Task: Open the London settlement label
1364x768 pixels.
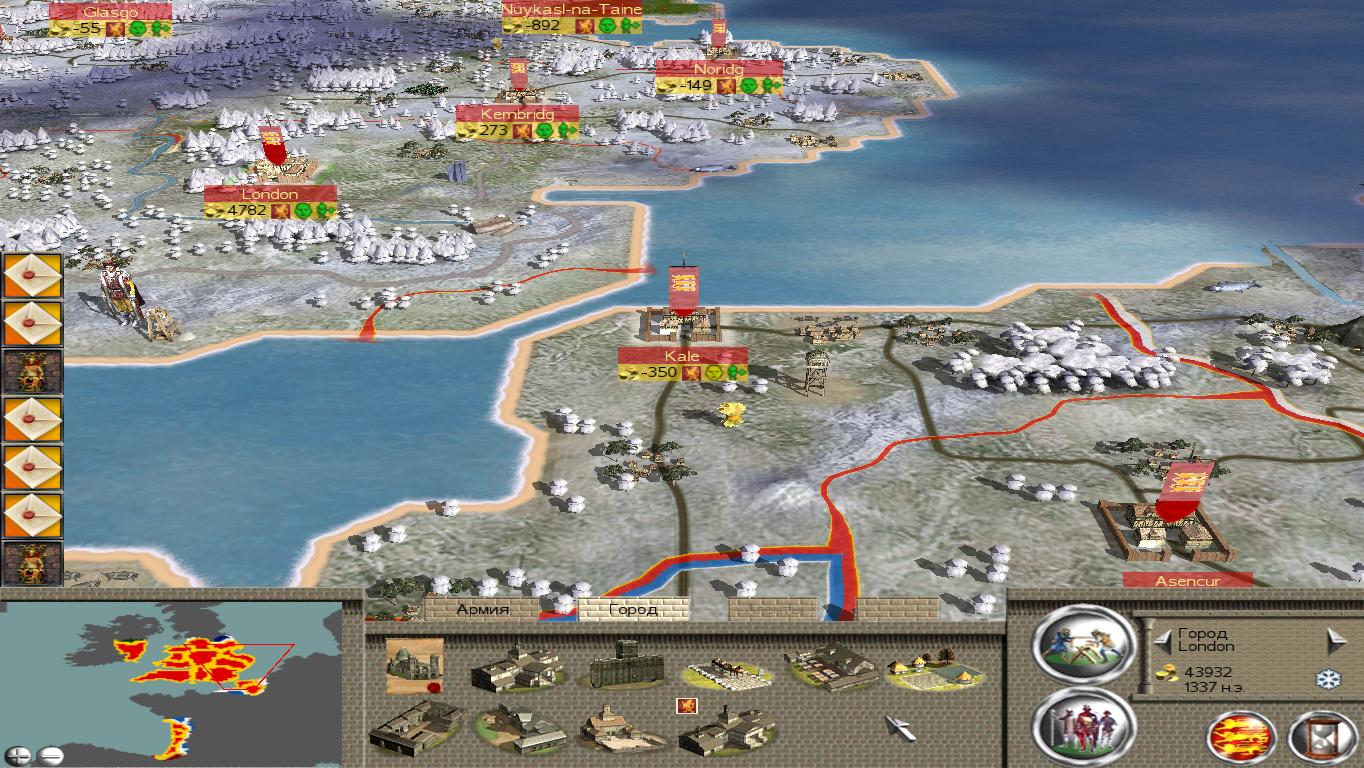Action: tap(270, 194)
